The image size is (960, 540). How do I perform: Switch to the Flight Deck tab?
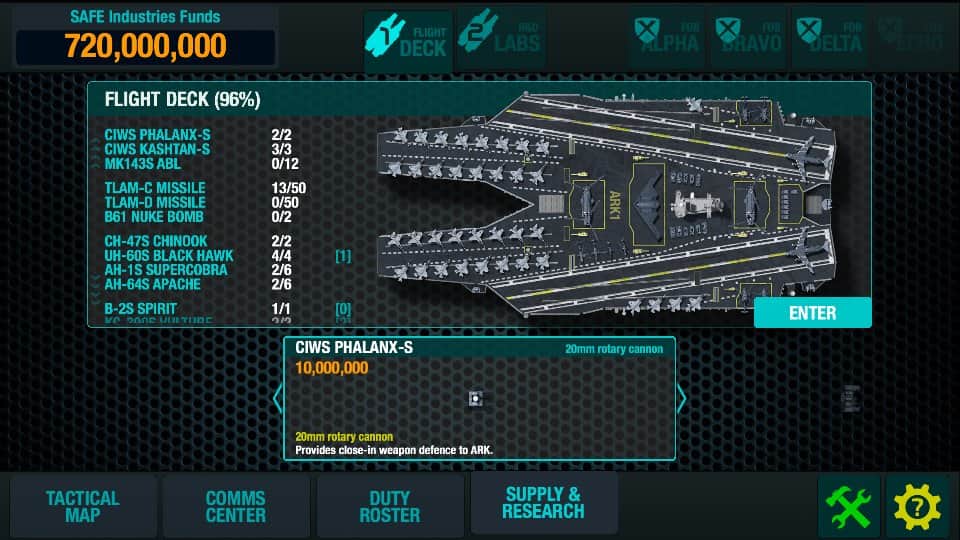click(407, 39)
